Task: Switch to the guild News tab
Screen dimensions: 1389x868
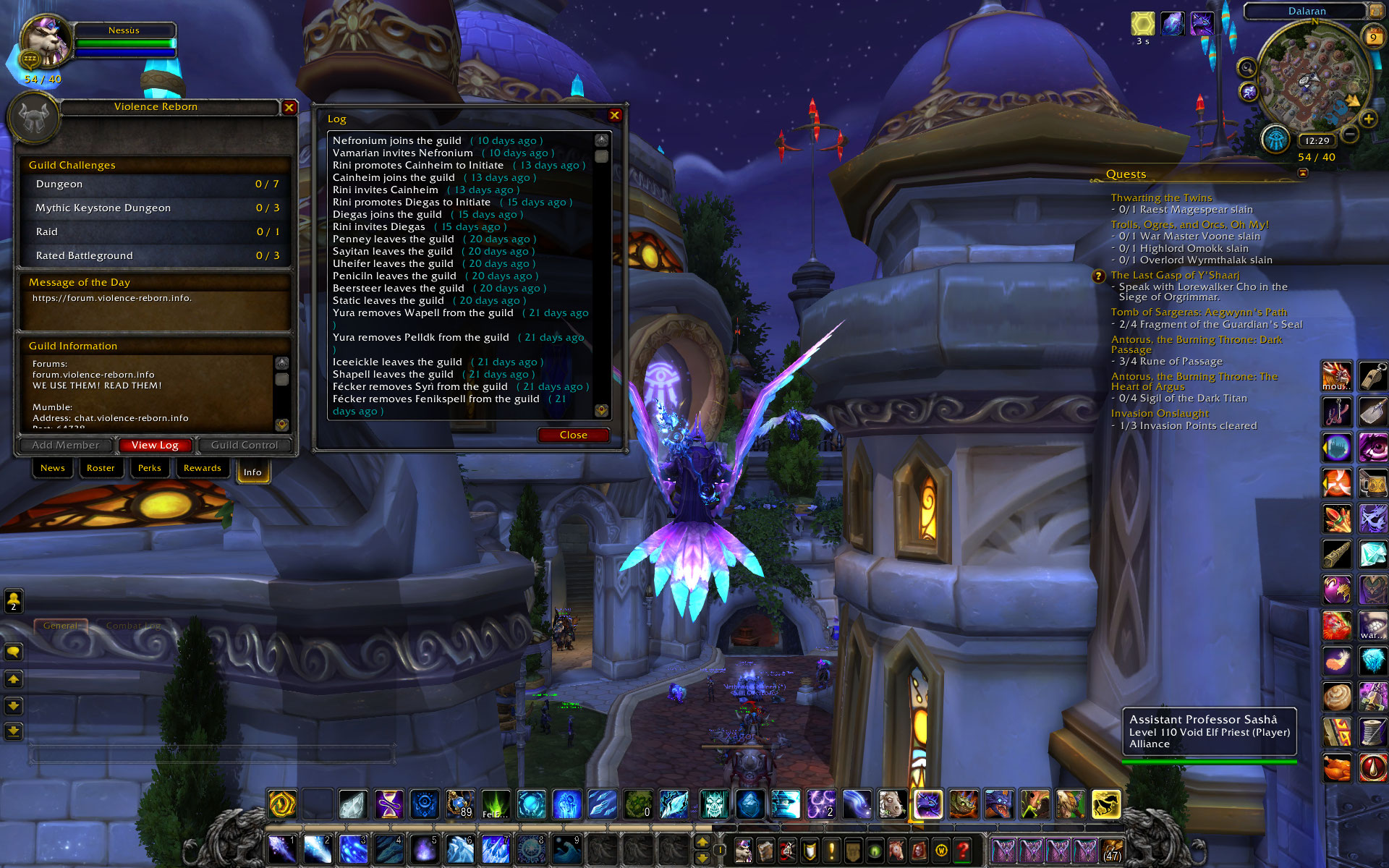Action: tap(53, 468)
